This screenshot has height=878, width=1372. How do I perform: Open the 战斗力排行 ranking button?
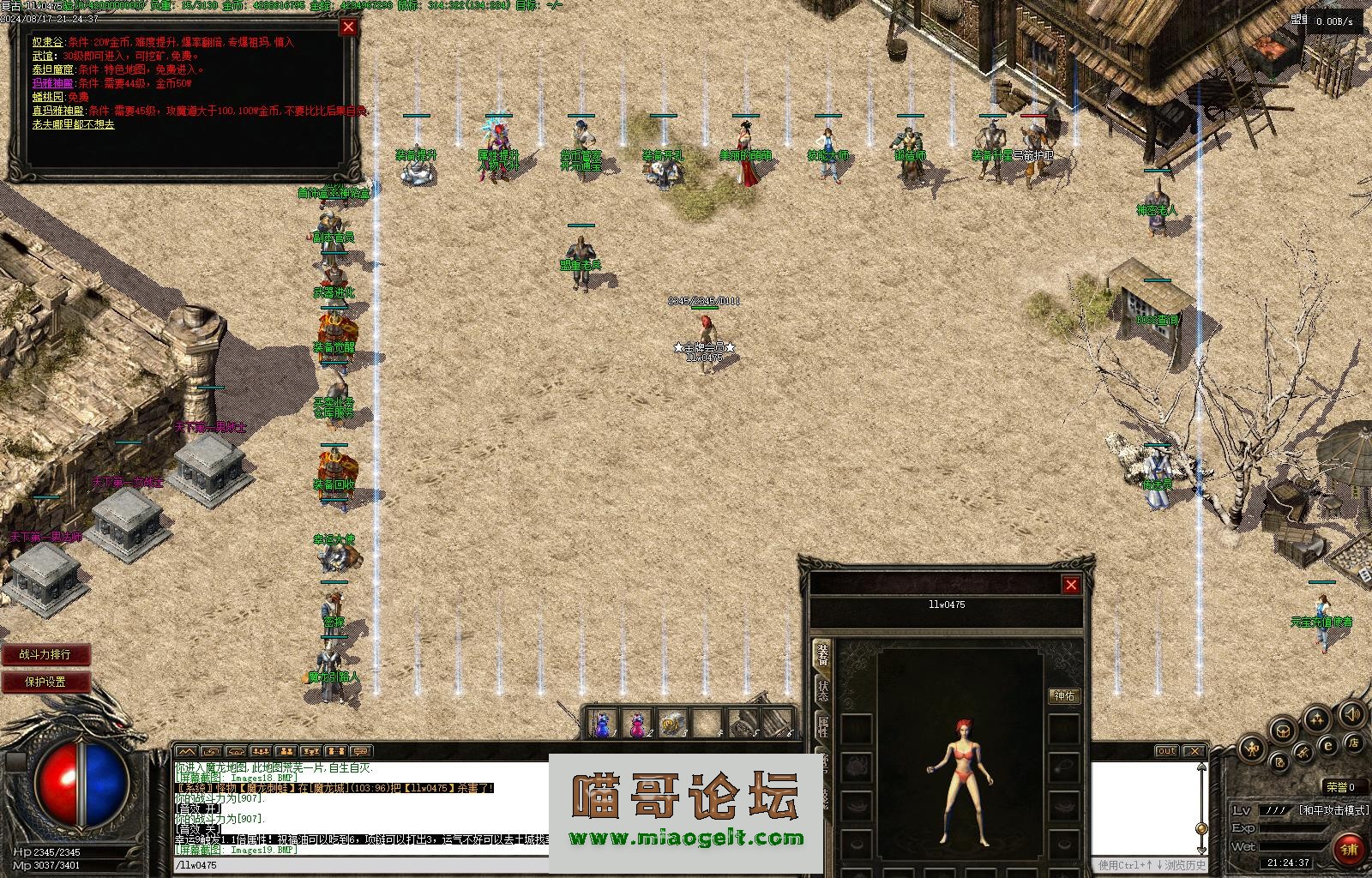45,654
